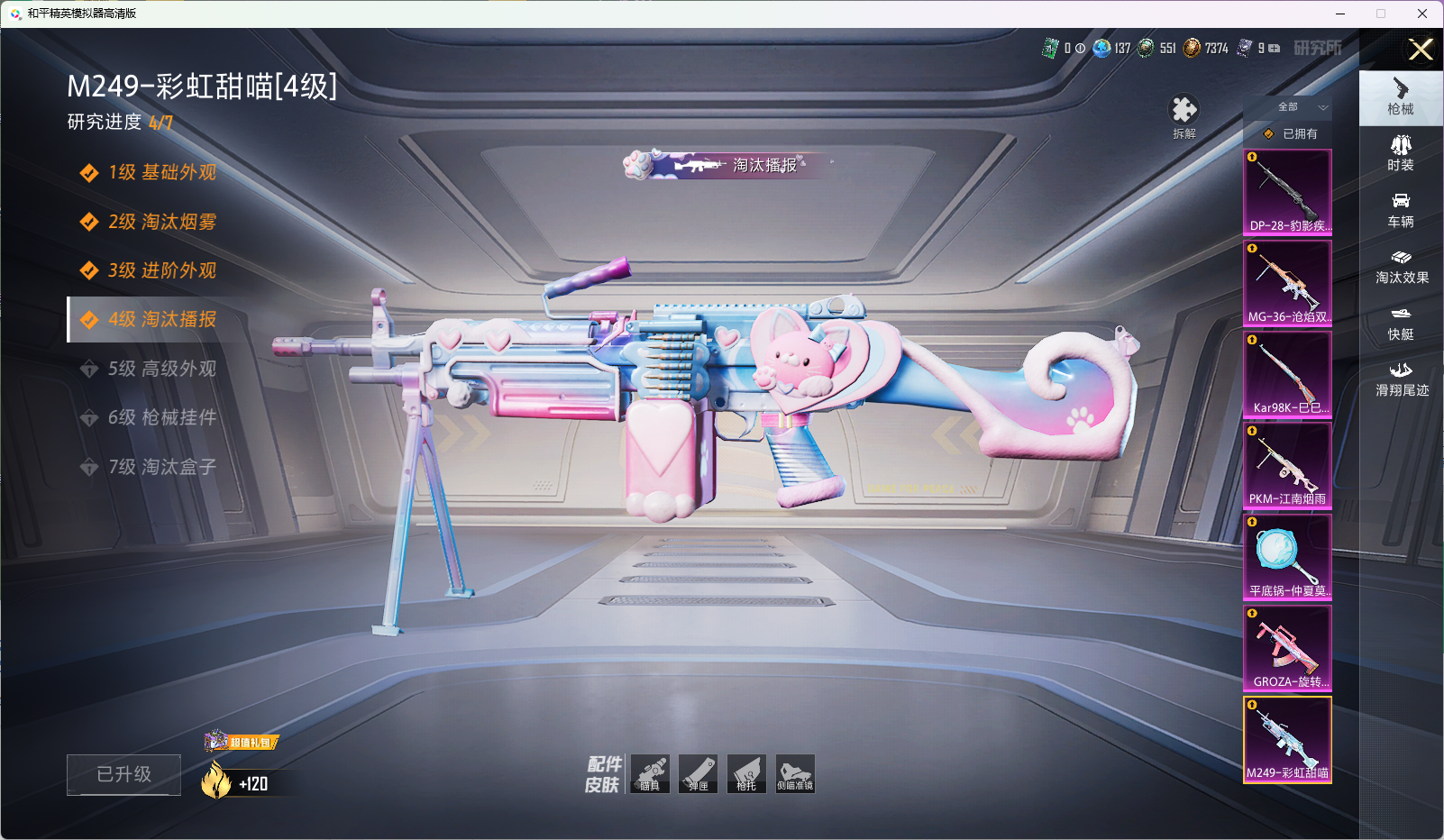
Task: Click the 拆解 dismantle puzzle icon
Action: tap(1184, 112)
